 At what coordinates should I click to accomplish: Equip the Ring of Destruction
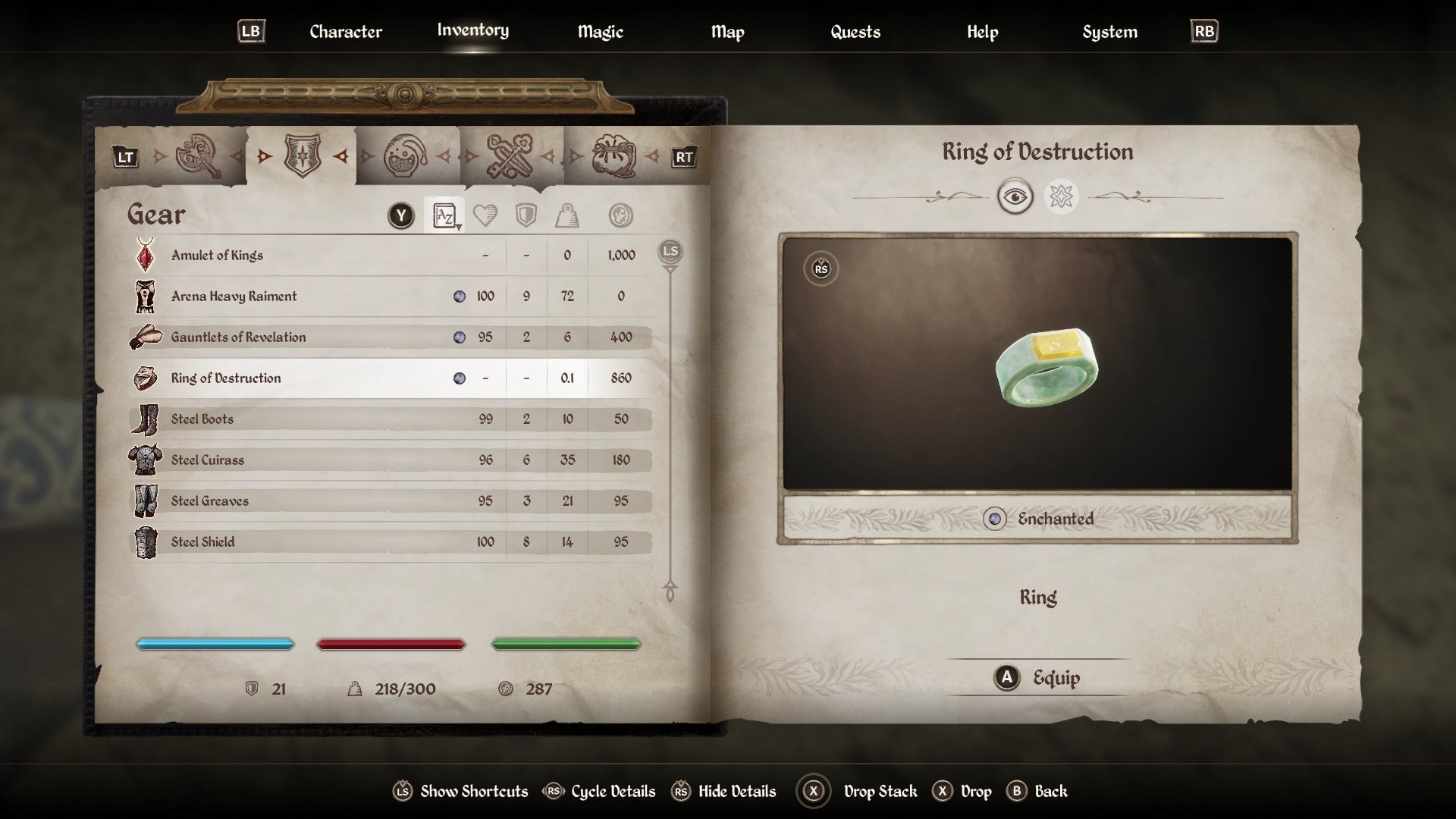point(1038,678)
